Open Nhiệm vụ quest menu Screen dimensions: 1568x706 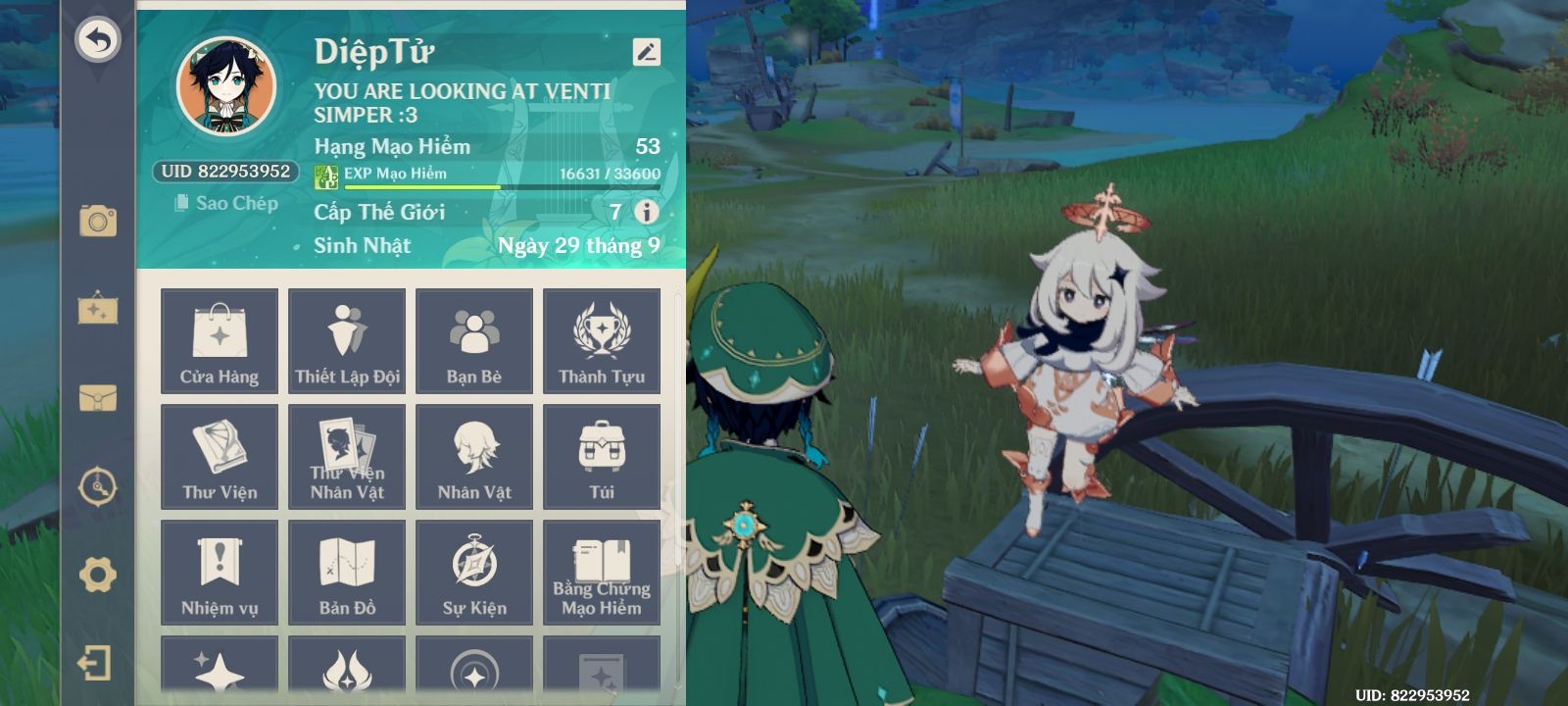(220, 573)
